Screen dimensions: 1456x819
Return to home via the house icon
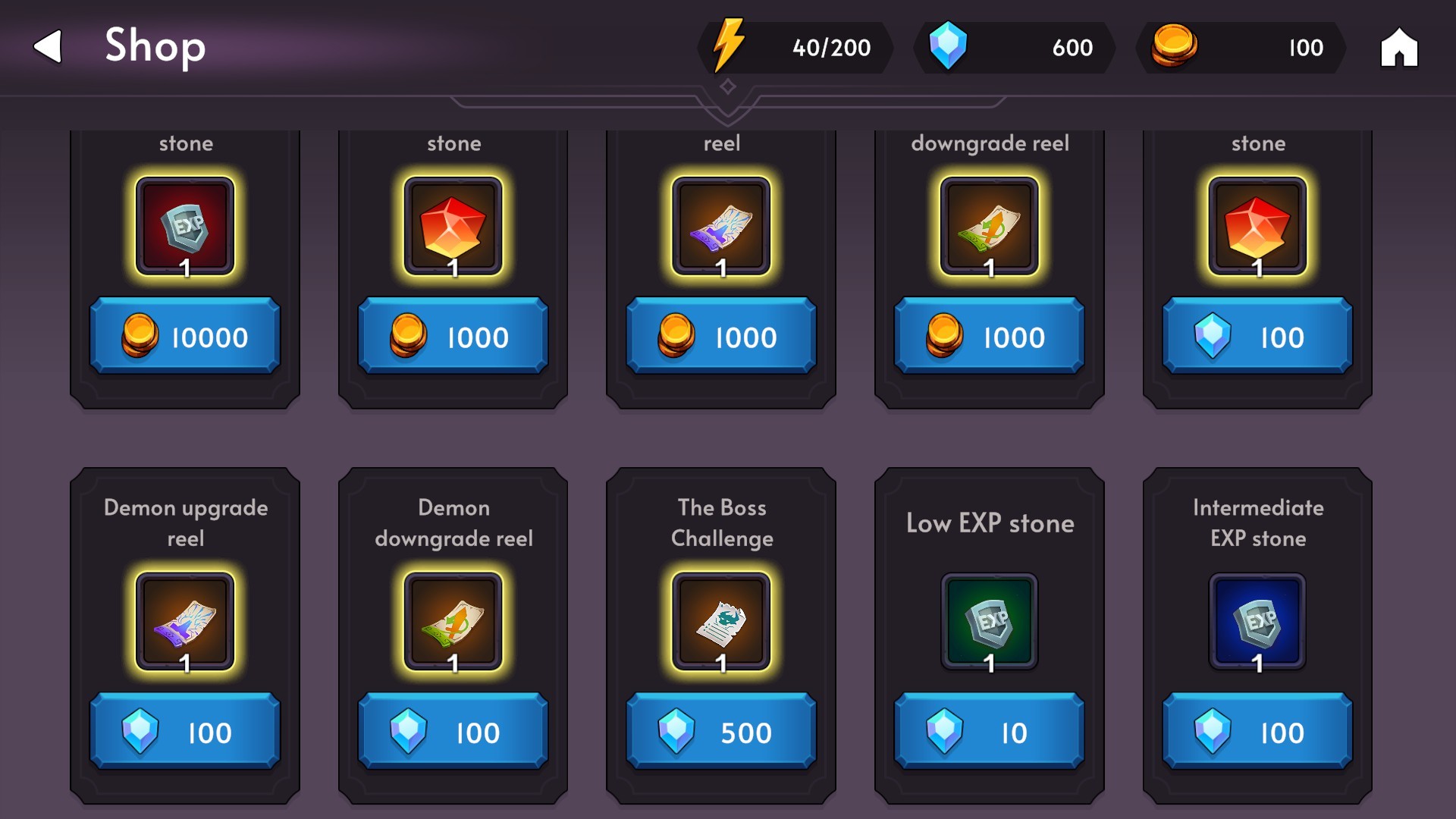coord(1399,48)
